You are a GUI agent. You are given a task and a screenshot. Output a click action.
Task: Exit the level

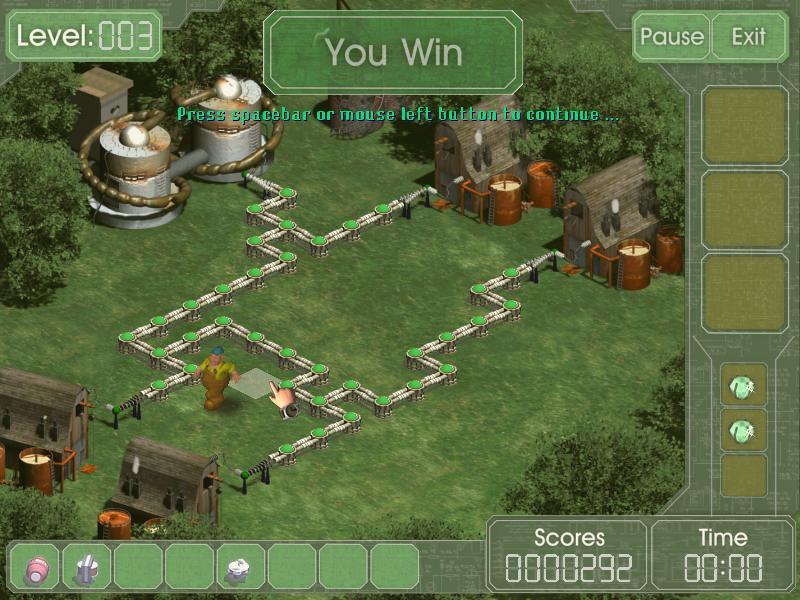point(748,37)
